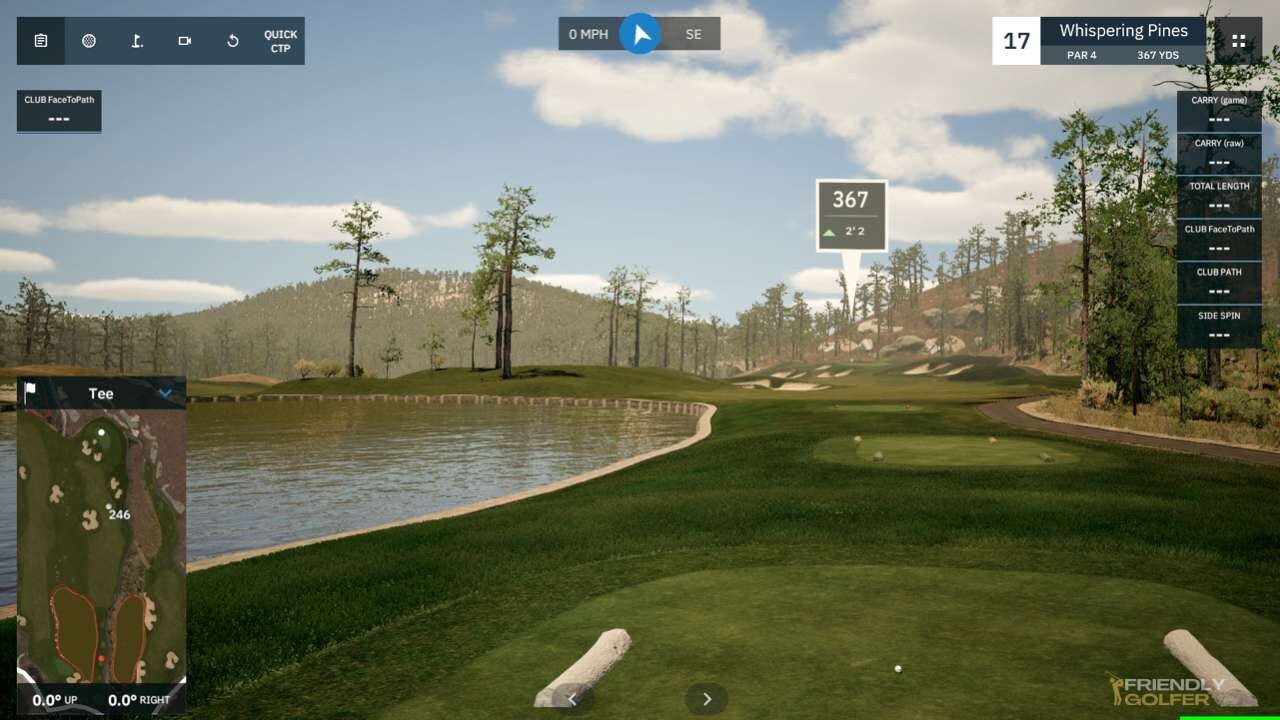This screenshot has height=720, width=1280.
Task: Click the blue wind direction arrow
Action: click(x=640, y=34)
